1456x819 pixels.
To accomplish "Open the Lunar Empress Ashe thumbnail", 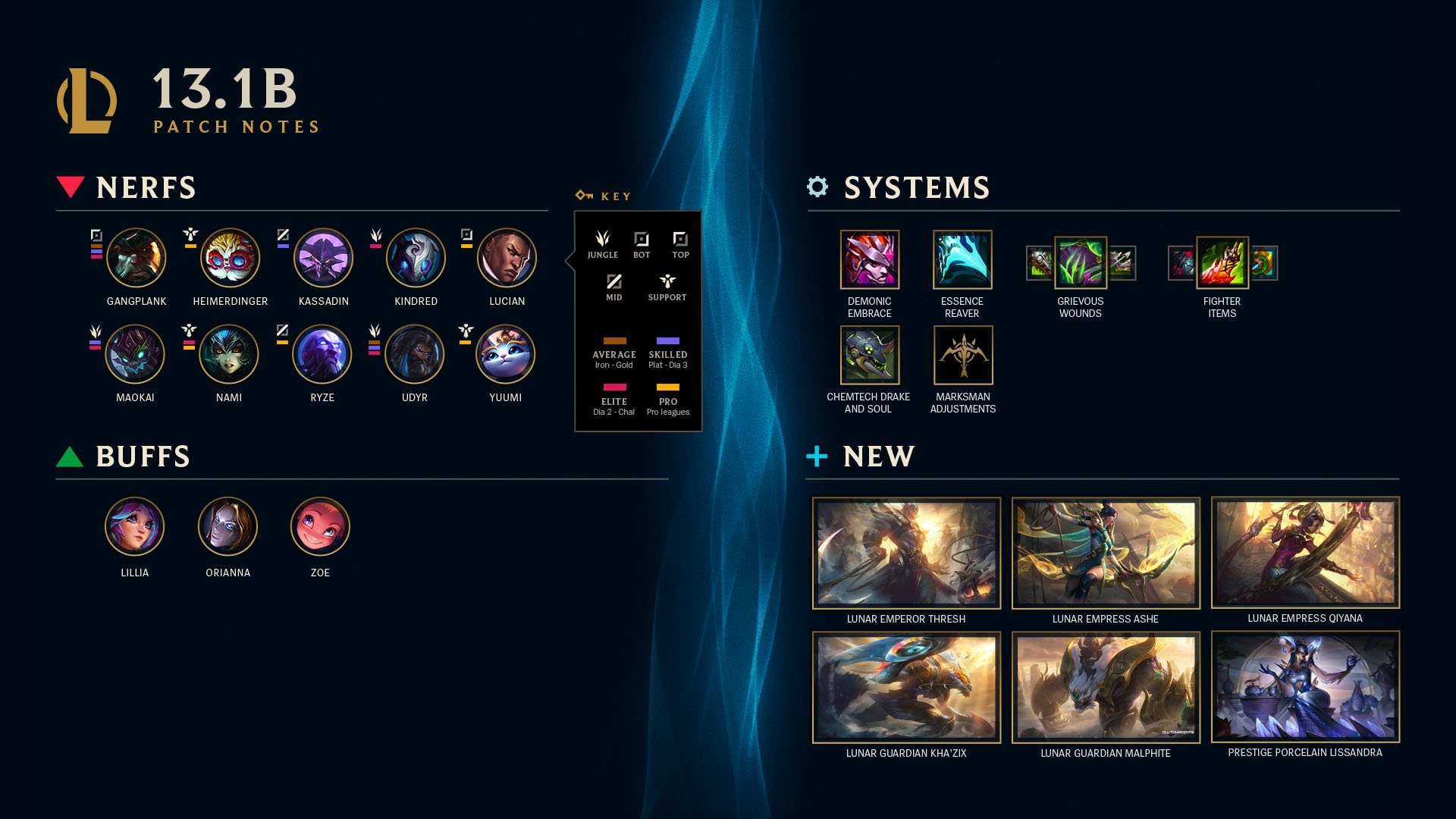I will 1106,553.
